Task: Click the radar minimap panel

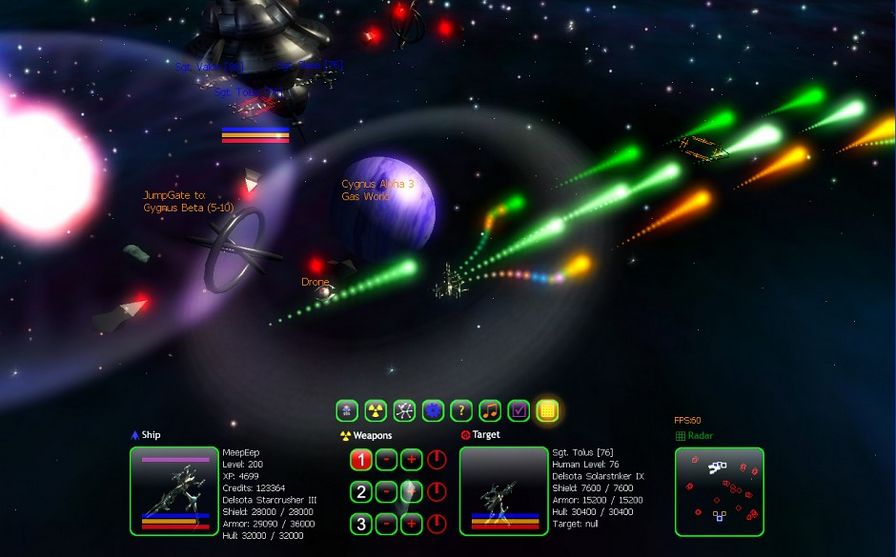Action: point(719,491)
